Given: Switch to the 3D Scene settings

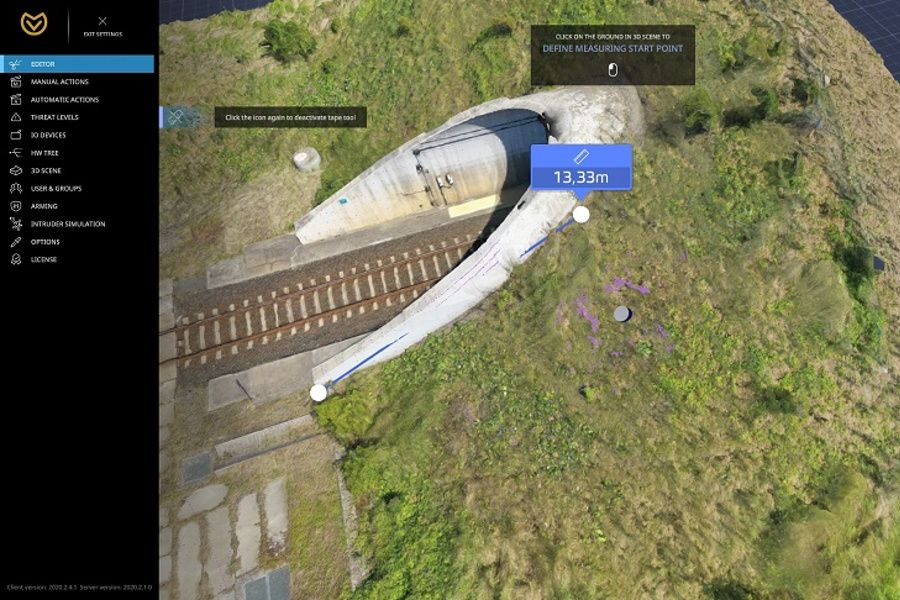Looking at the screenshot, I should click(x=46, y=171).
